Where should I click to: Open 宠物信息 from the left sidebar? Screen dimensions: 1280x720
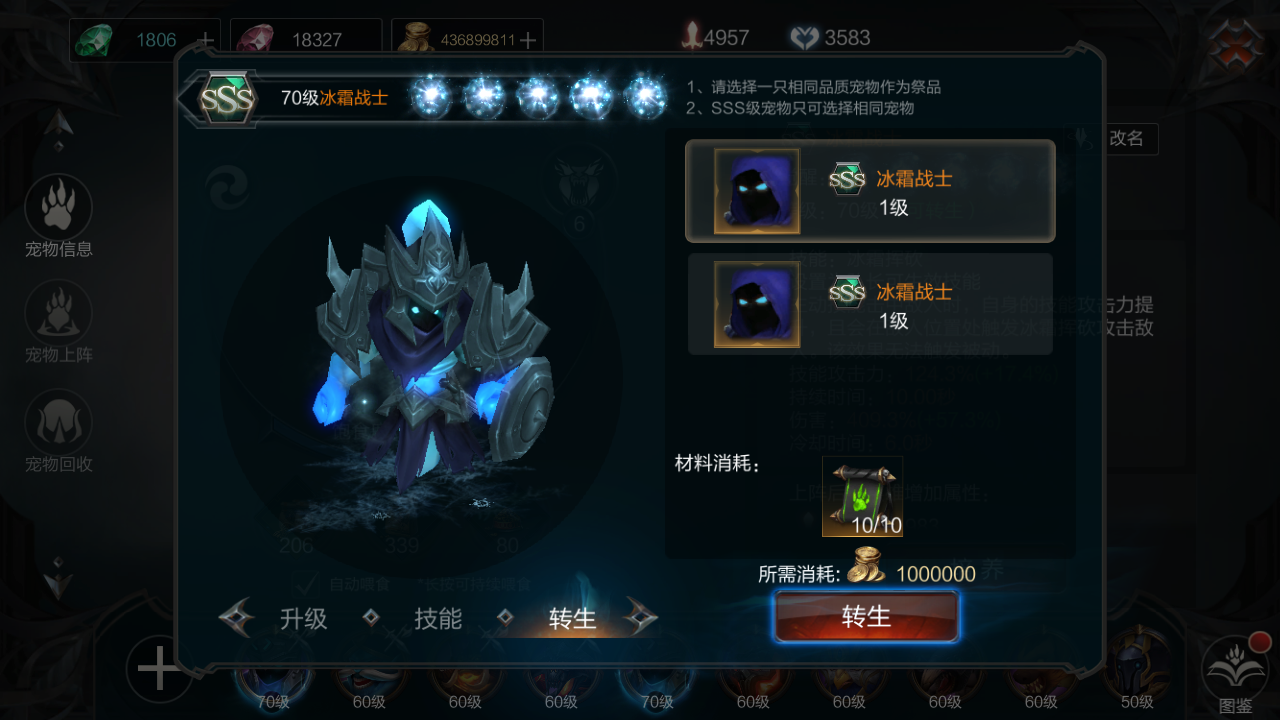(x=59, y=217)
